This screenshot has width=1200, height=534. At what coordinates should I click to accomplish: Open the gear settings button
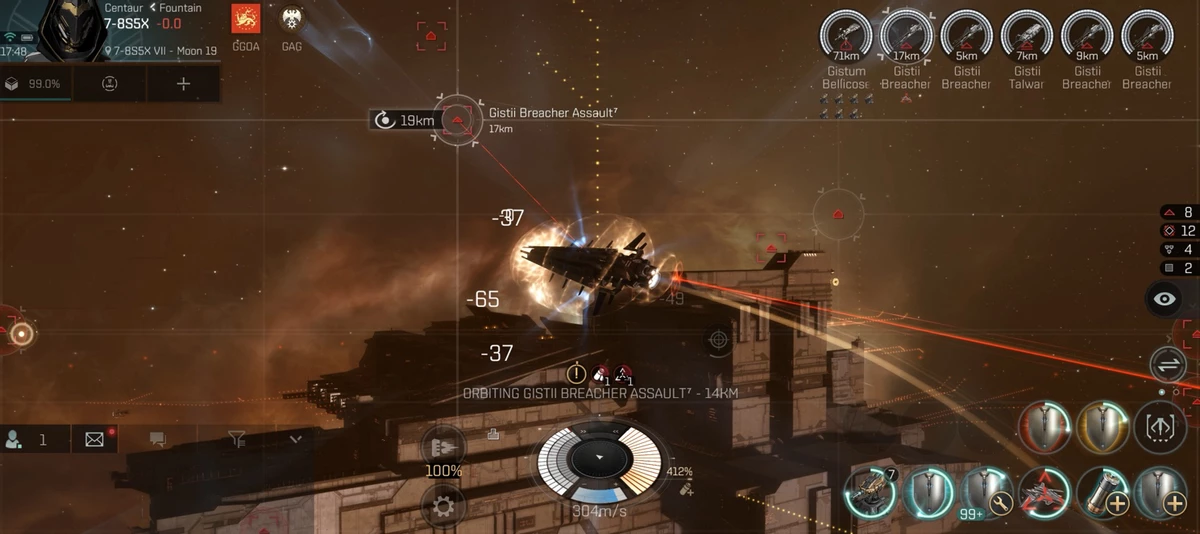click(x=443, y=507)
